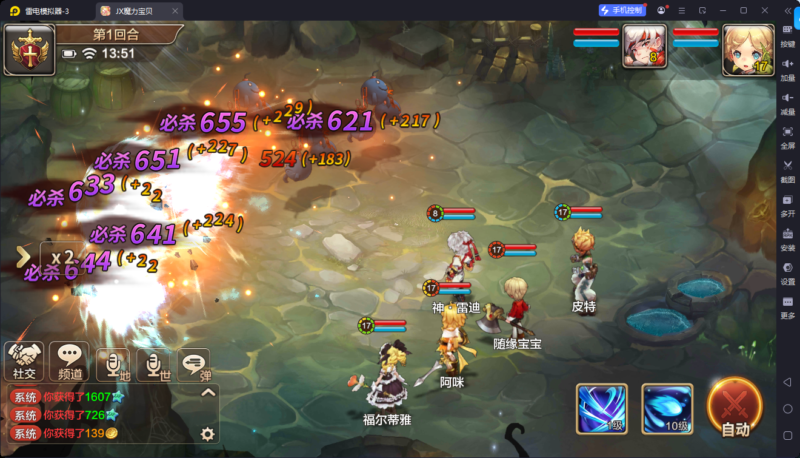800x458 pixels.
Task: Activate the blue slash skill (1级)
Action: pyautogui.click(x=602, y=407)
